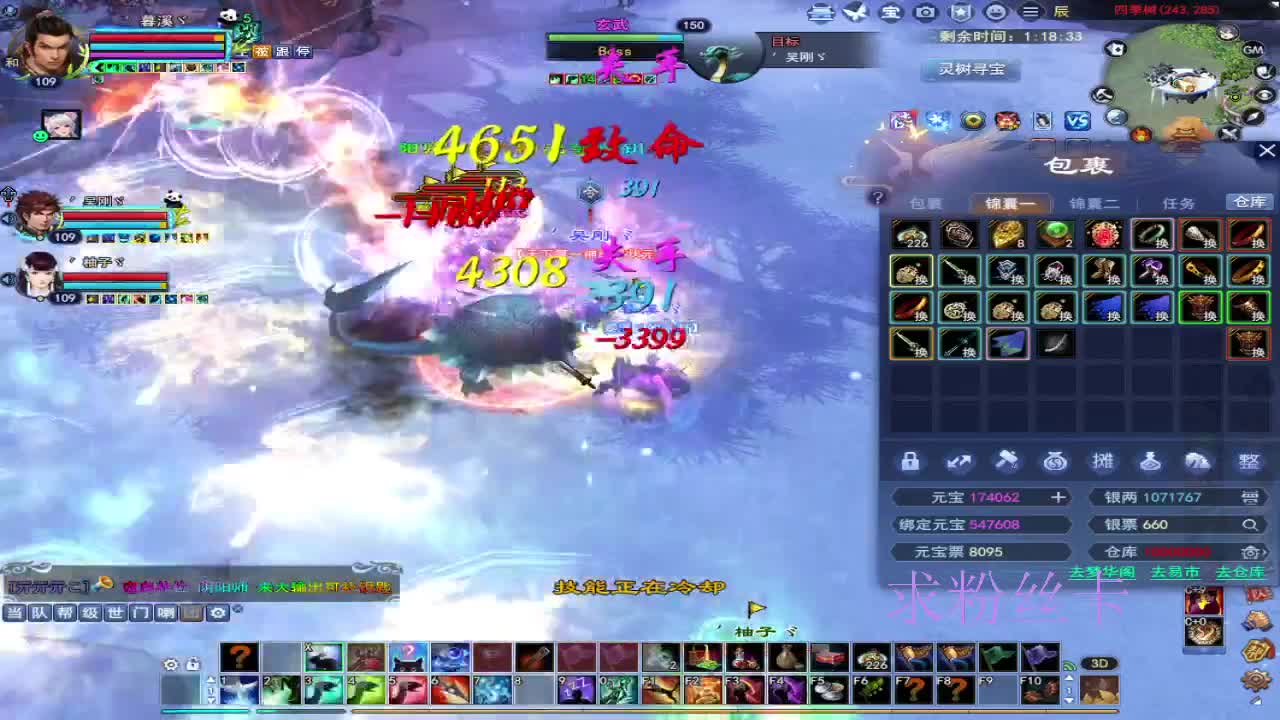Open the camera screenshot icon on the top bar
The image size is (1280, 720).
click(x=923, y=13)
